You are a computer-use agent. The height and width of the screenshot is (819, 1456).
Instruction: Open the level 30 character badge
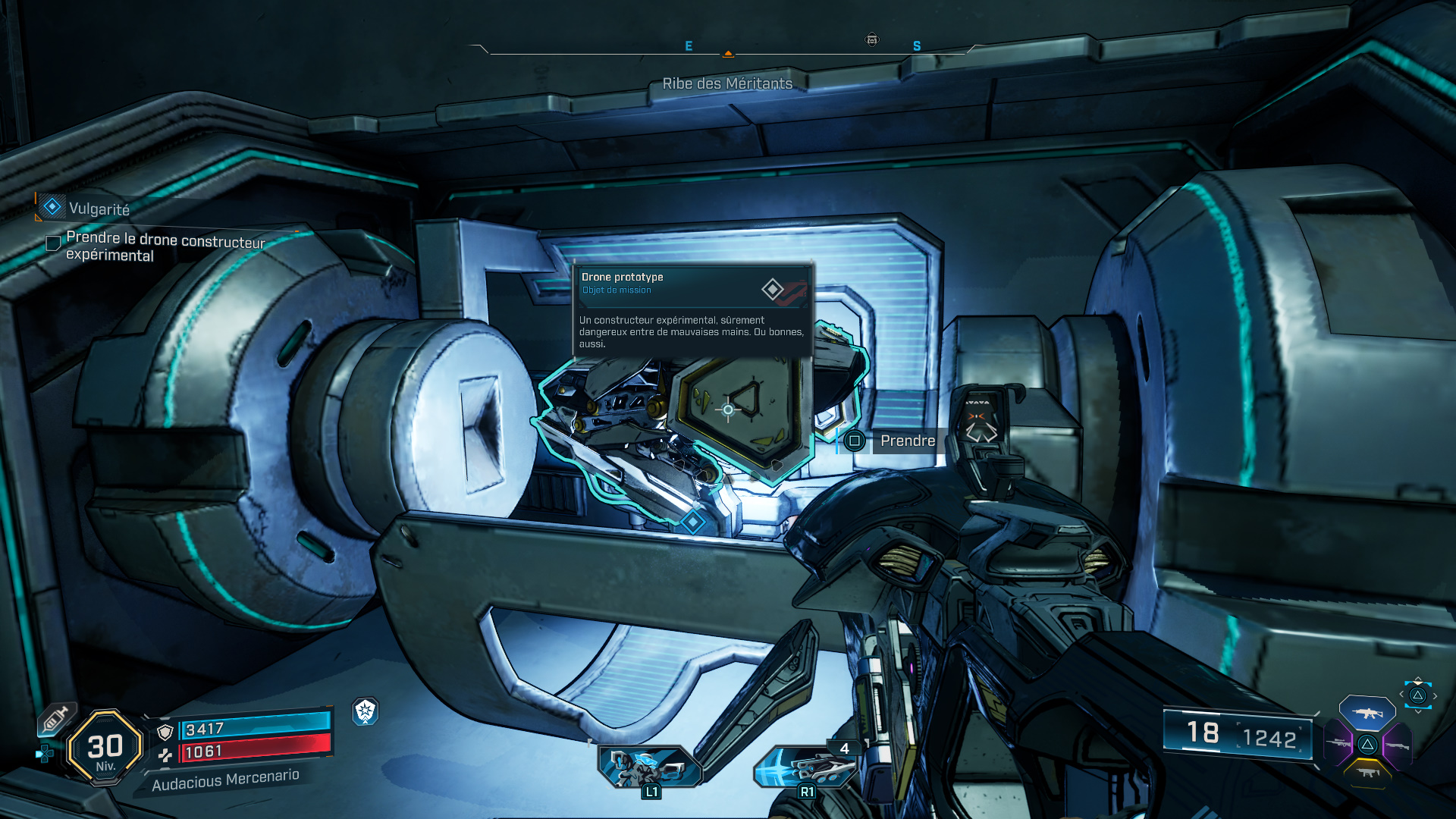[x=105, y=748]
